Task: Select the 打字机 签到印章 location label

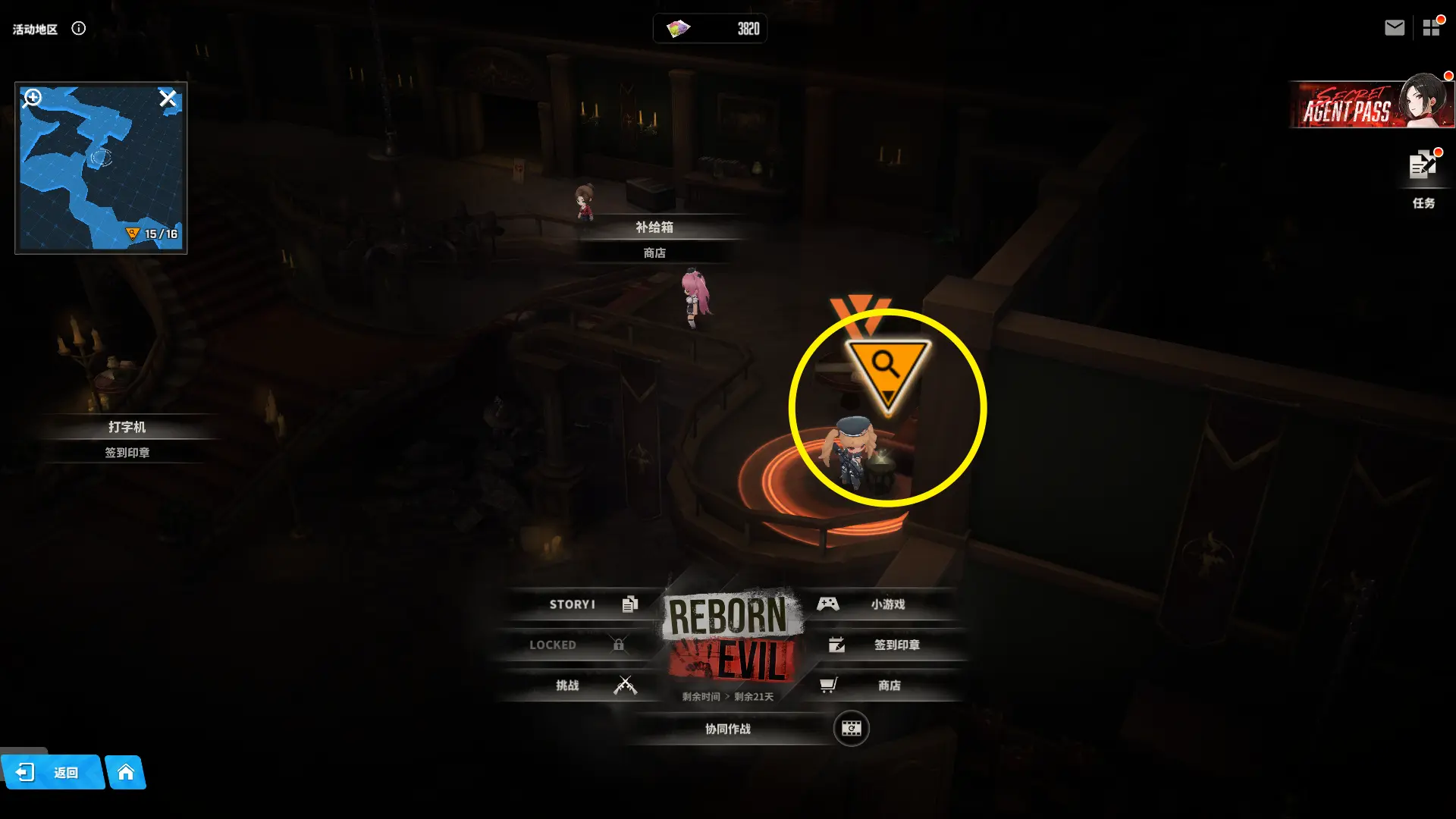Action: (127, 439)
